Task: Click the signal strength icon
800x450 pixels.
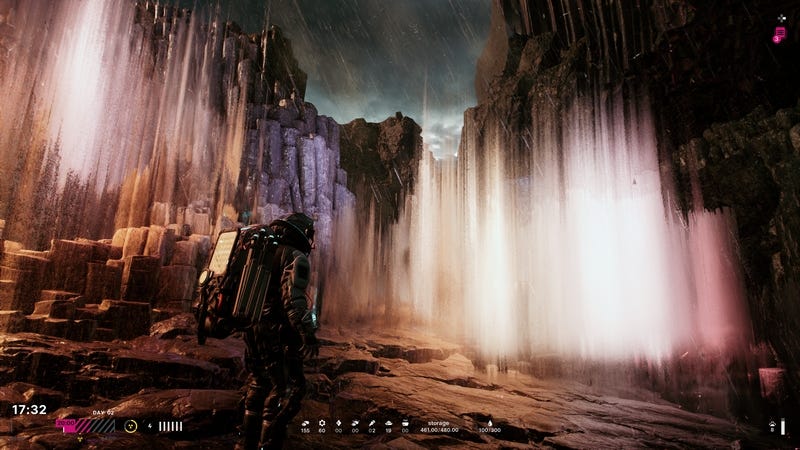Action: [x=772, y=426]
